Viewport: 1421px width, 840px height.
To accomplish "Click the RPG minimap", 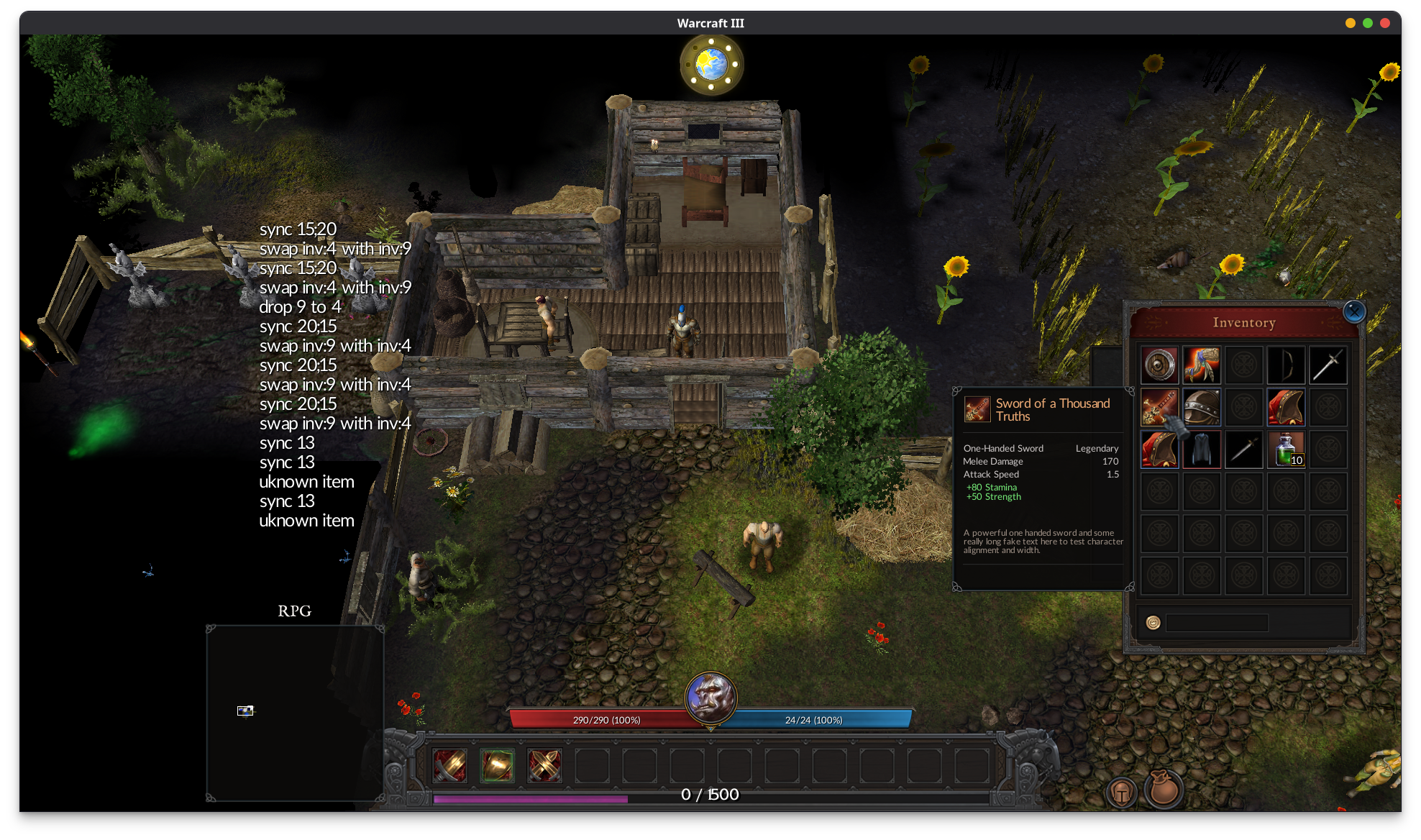I will point(295,712).
